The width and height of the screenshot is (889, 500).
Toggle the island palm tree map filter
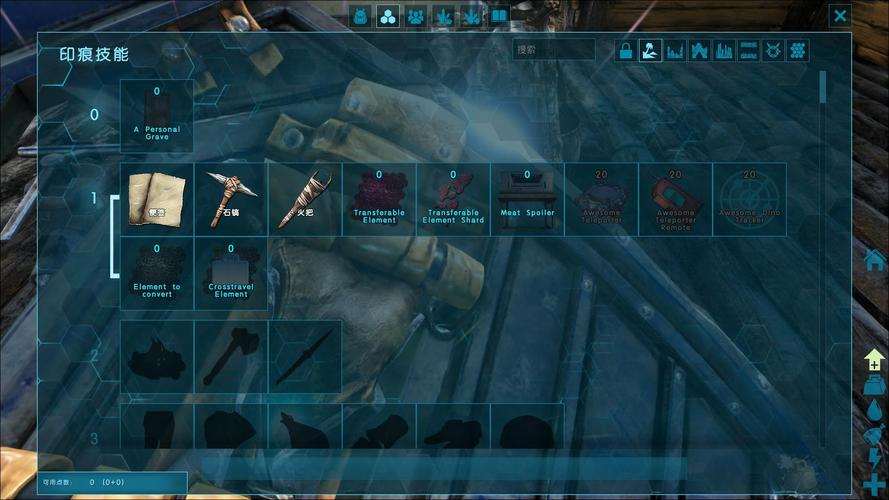coord(650,51)
